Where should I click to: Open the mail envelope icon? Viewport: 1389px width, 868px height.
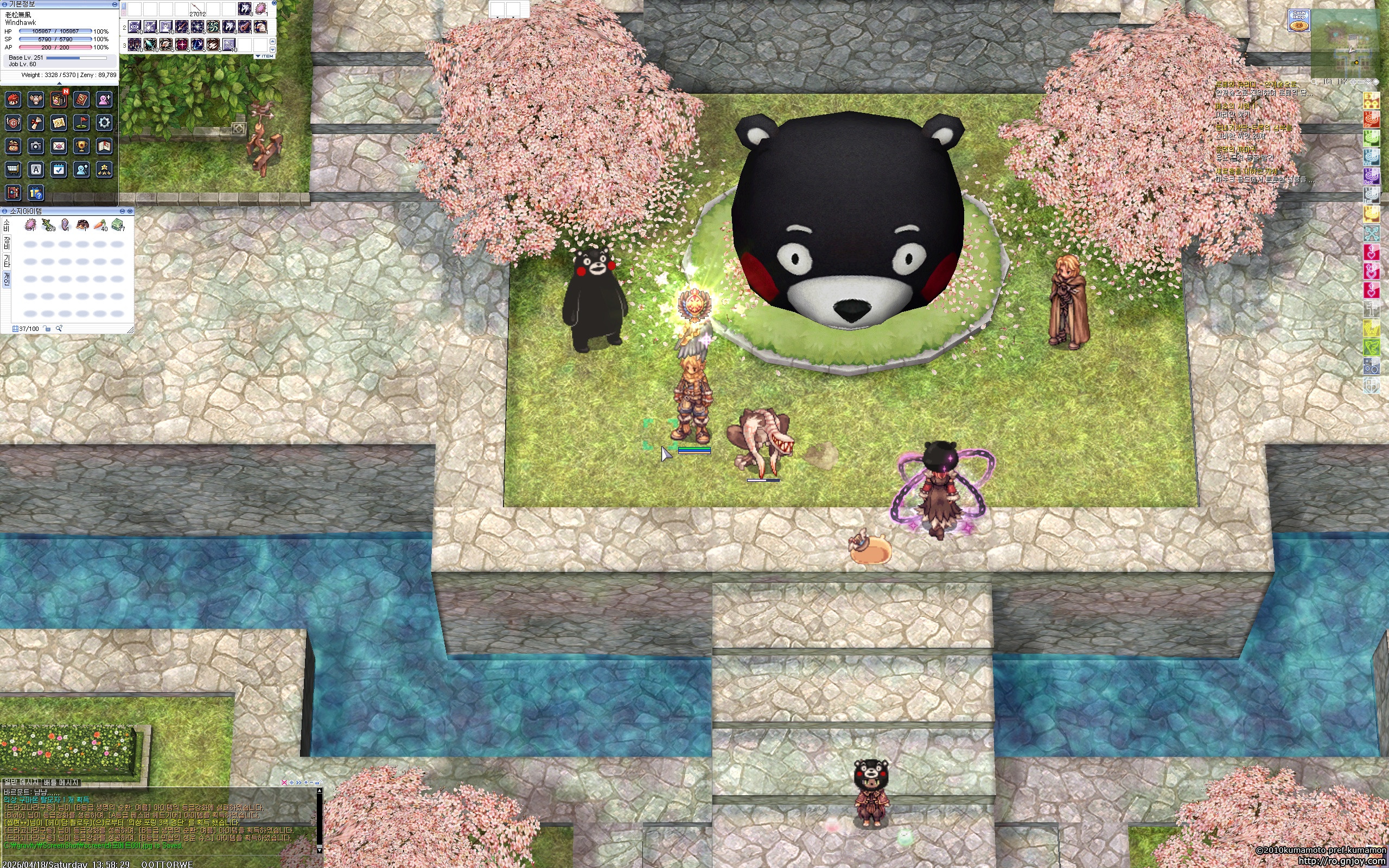59,146
